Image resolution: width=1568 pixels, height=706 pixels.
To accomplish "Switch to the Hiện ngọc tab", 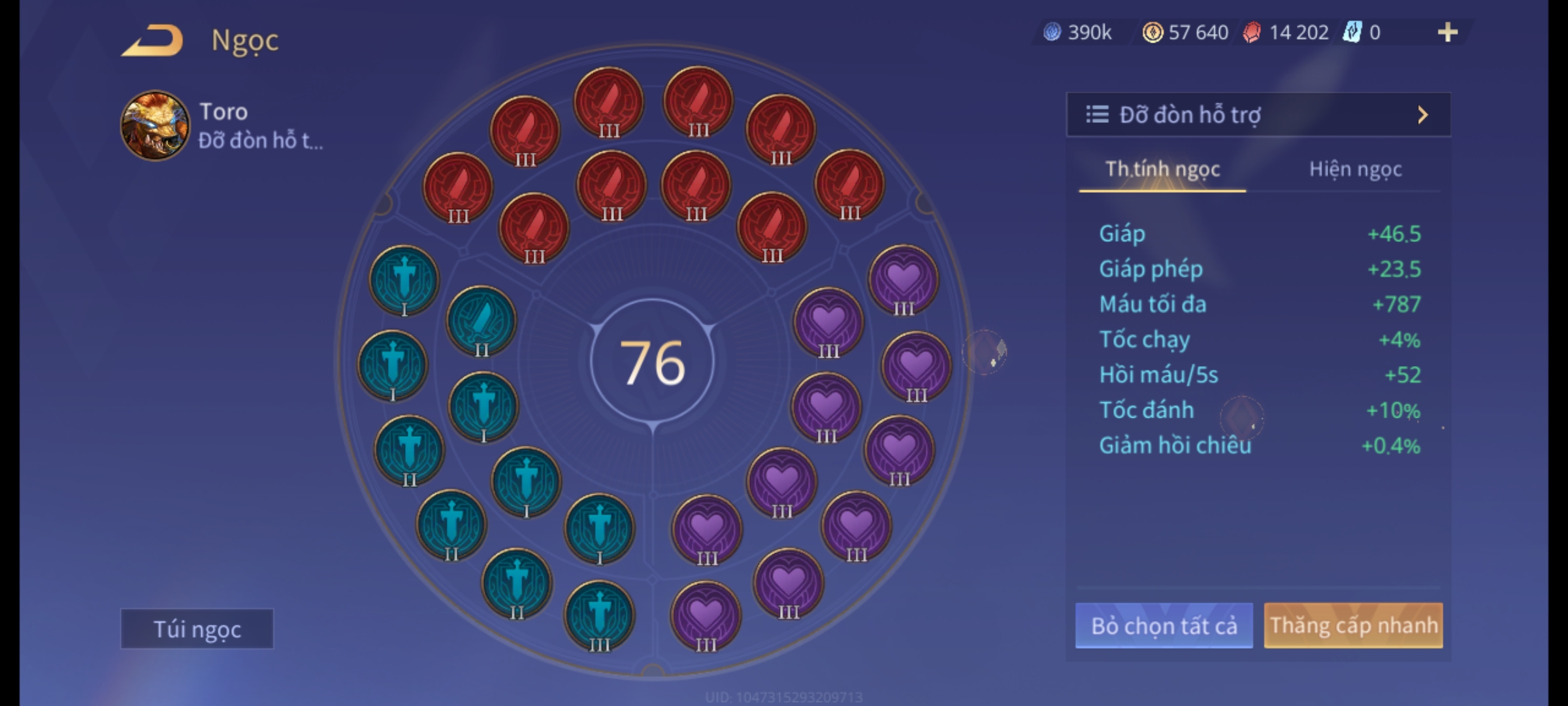I will point(1355,169).
